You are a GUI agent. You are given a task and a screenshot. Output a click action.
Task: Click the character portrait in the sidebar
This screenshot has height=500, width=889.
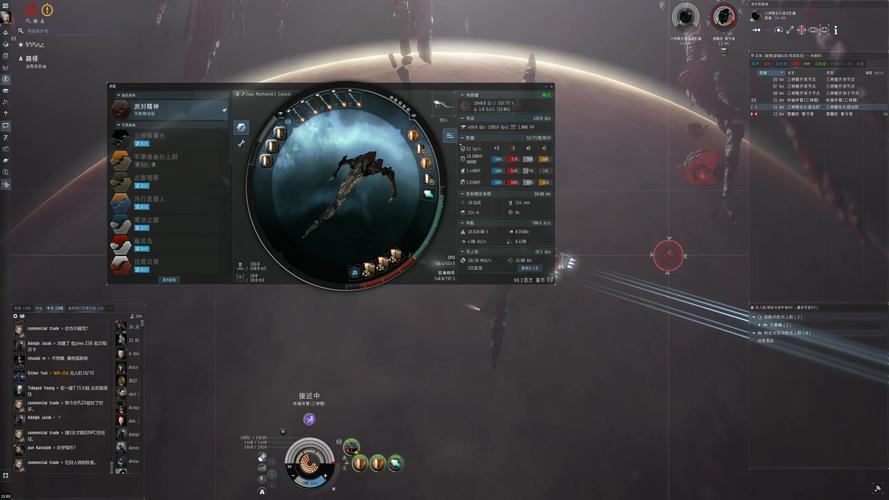click(x=6, y=17)
